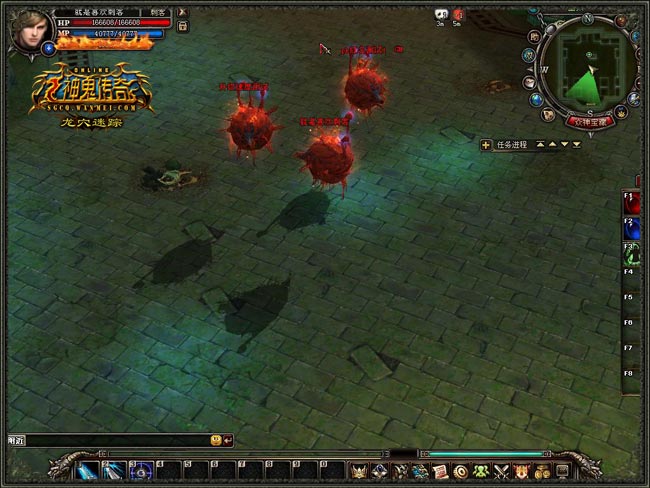The height and width of the screenshot is (488, 650).
Task: Click the skull buff icon showing 3m
Action: 441,14
